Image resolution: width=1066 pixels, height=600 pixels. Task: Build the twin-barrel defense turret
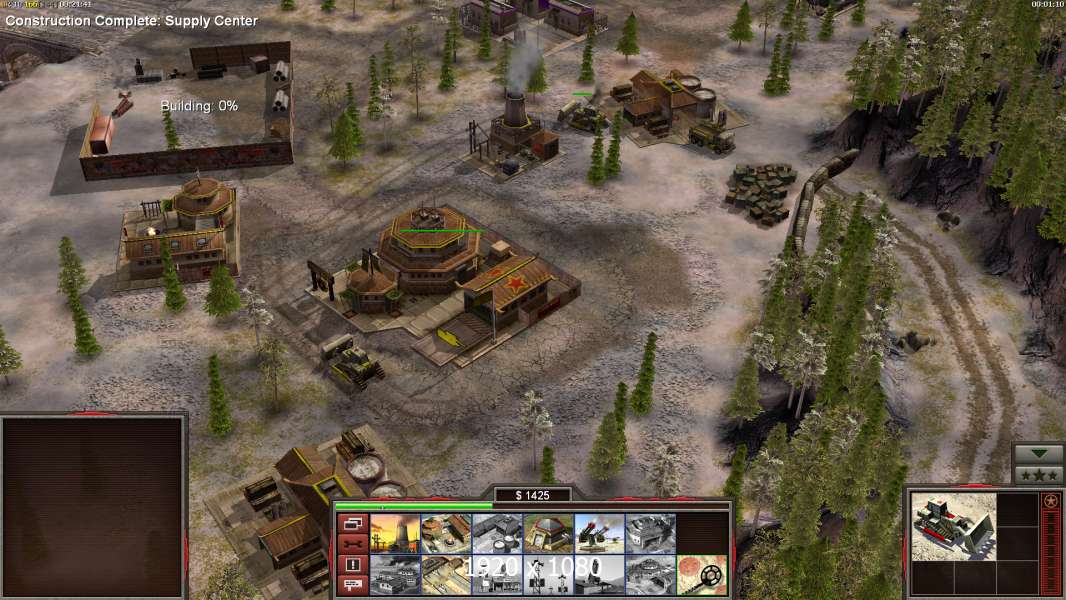click(599, 534)
